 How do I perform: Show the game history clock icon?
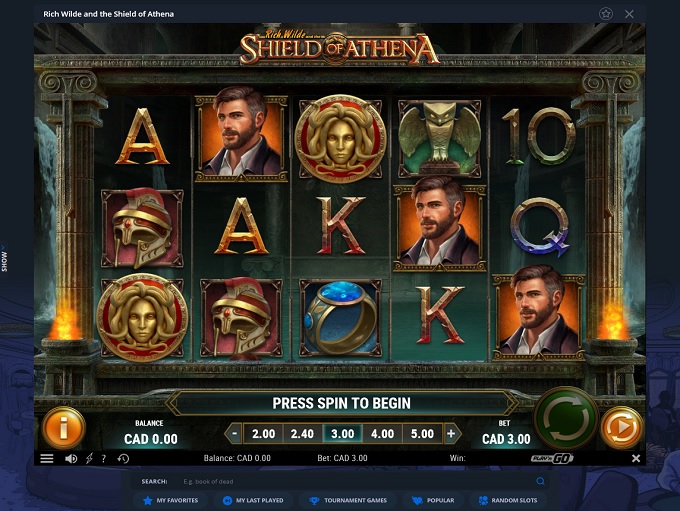coord(123,459)
